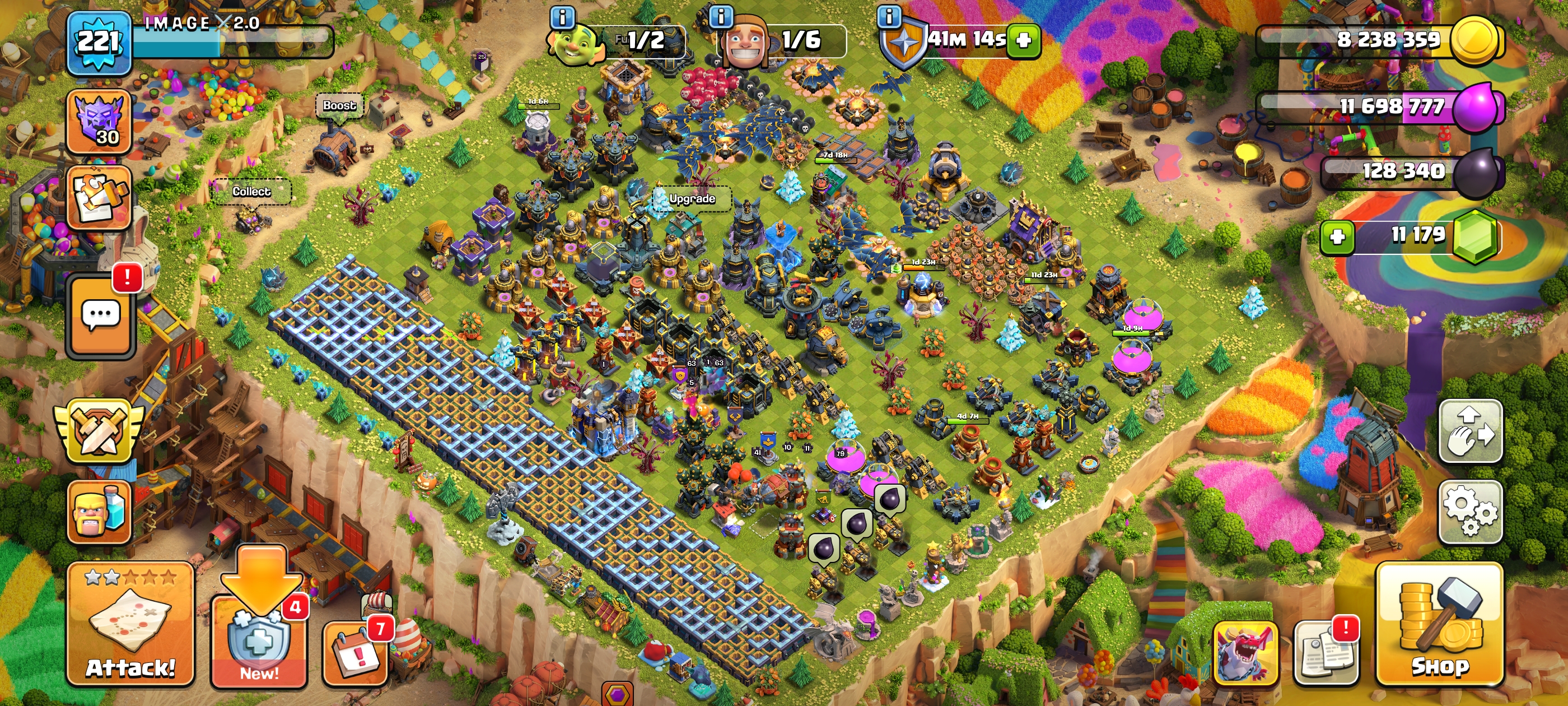
Task: Open the chat speech bubble panel
Action: point(100,315)
